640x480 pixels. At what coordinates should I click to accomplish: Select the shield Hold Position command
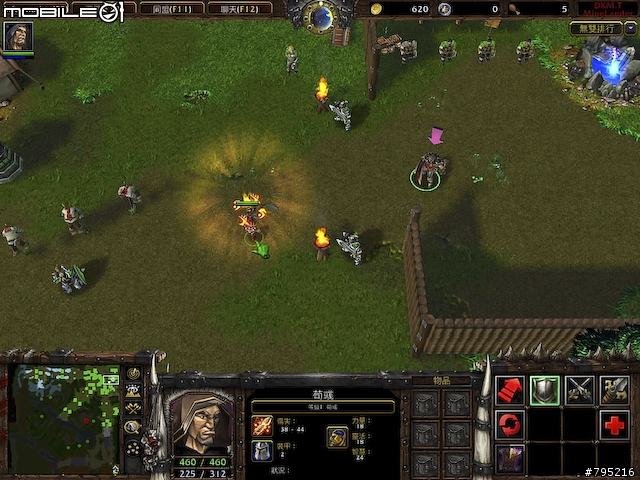coord(545,390)
